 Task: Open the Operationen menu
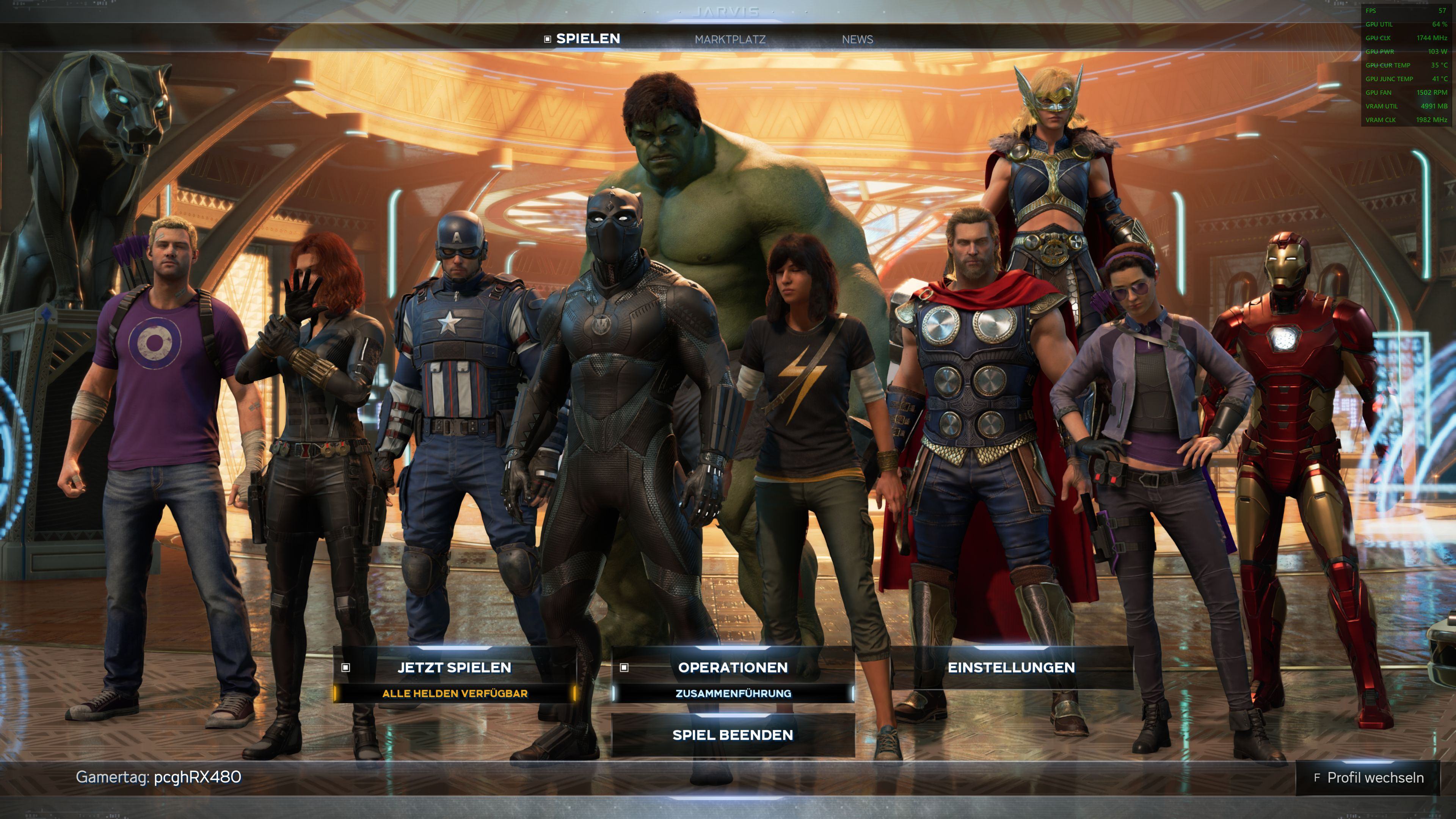coord(733,667)
